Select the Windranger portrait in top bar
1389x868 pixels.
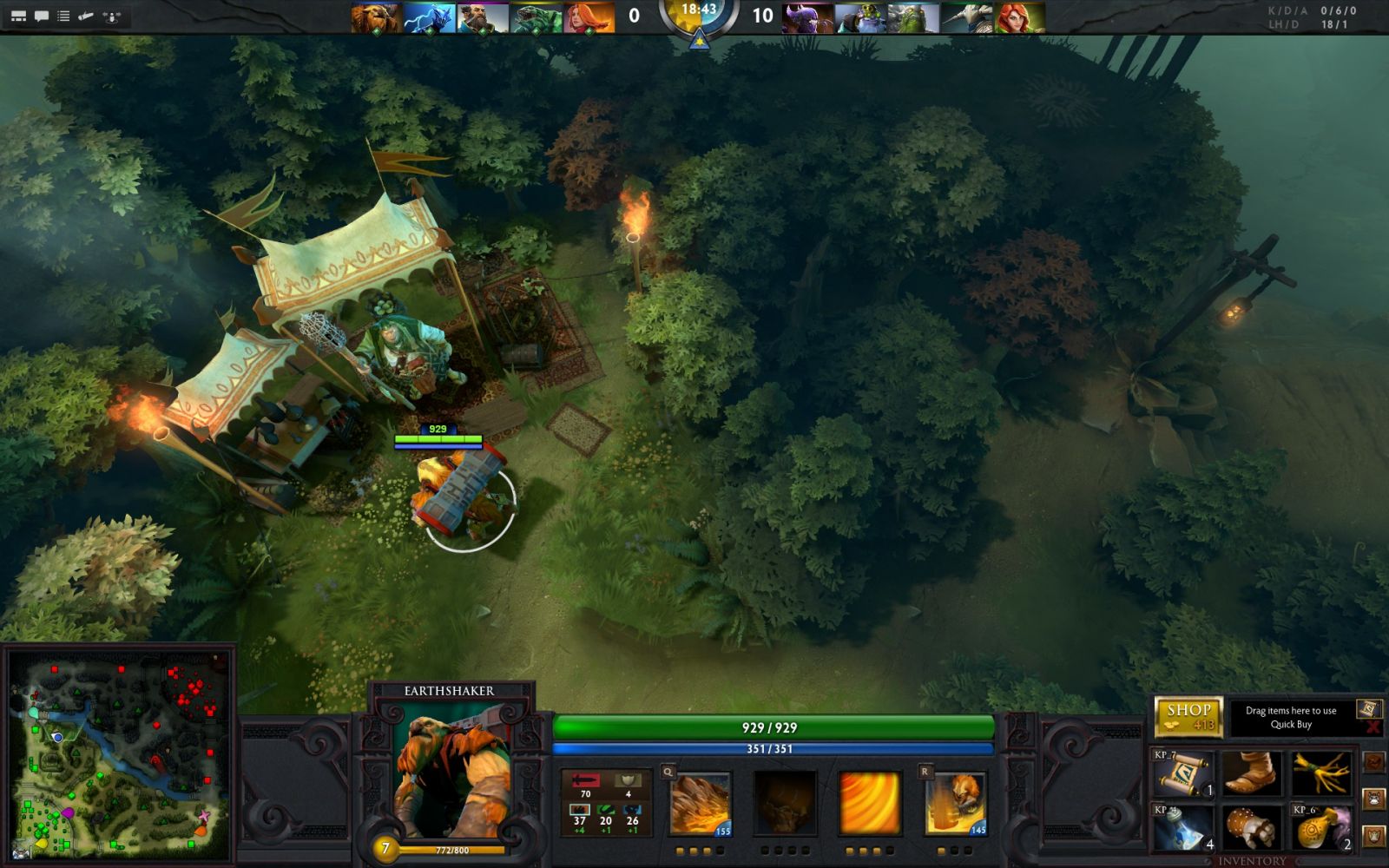coord(1020,17)
